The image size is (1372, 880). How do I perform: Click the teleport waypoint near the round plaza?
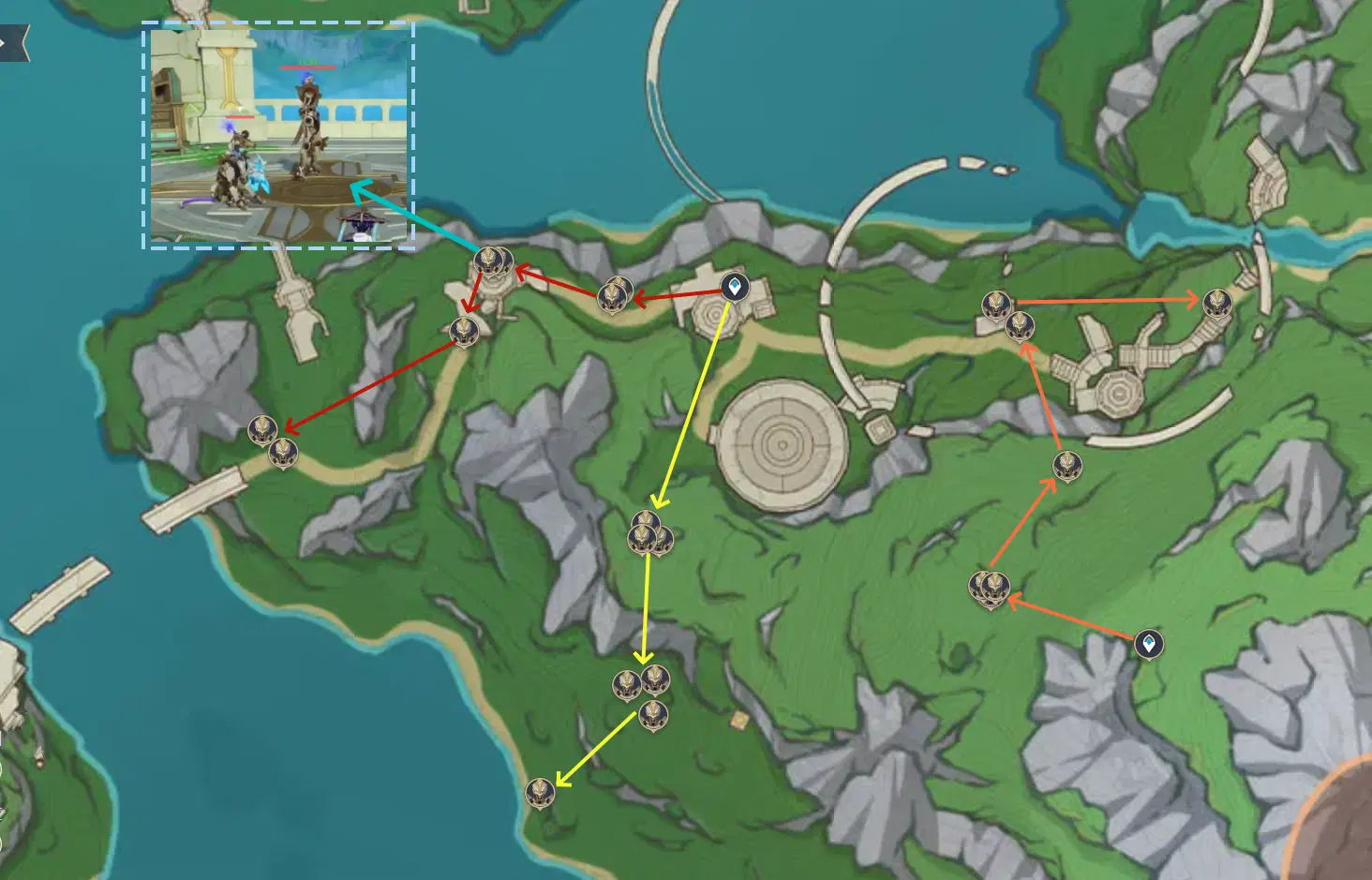(735, 284)
